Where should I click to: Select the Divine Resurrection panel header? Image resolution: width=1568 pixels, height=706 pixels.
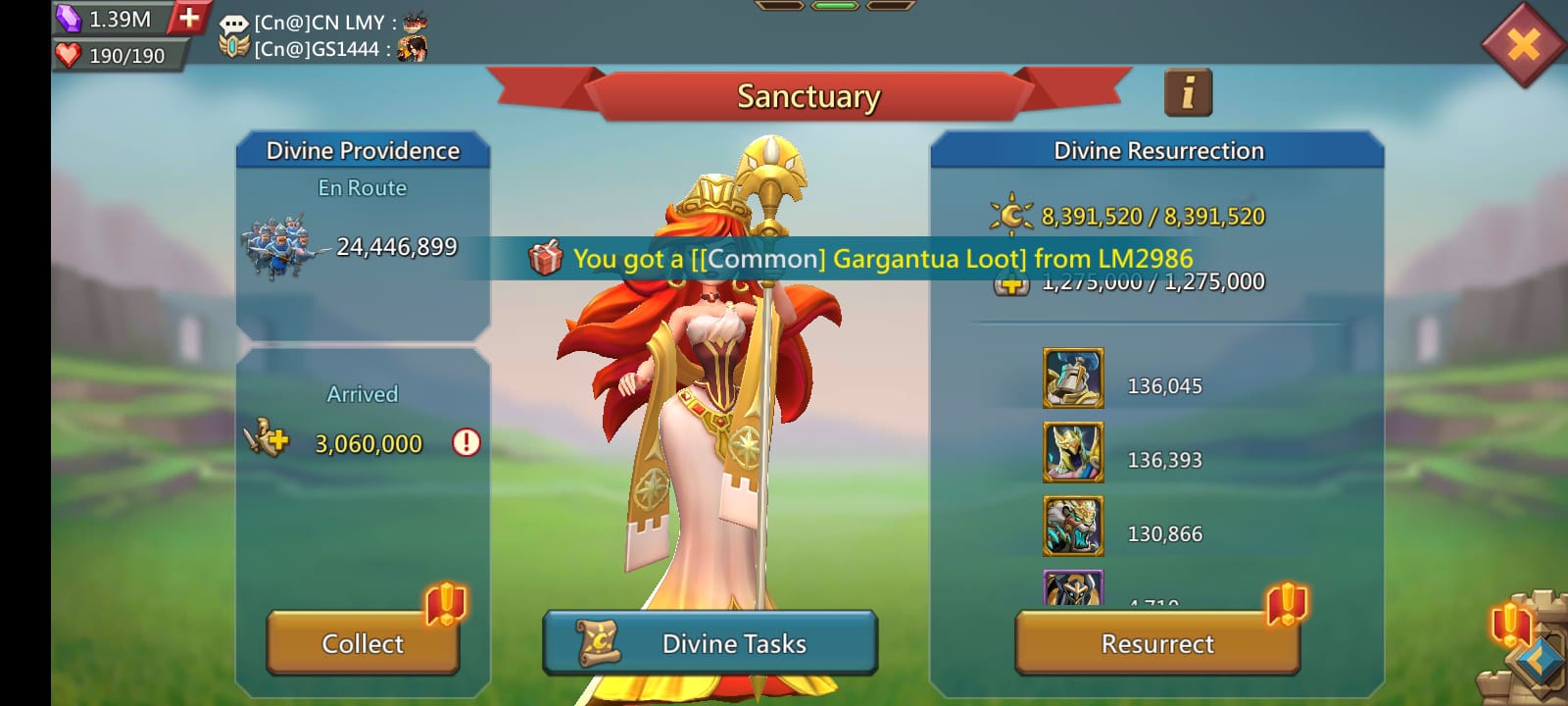[1161, 150]
